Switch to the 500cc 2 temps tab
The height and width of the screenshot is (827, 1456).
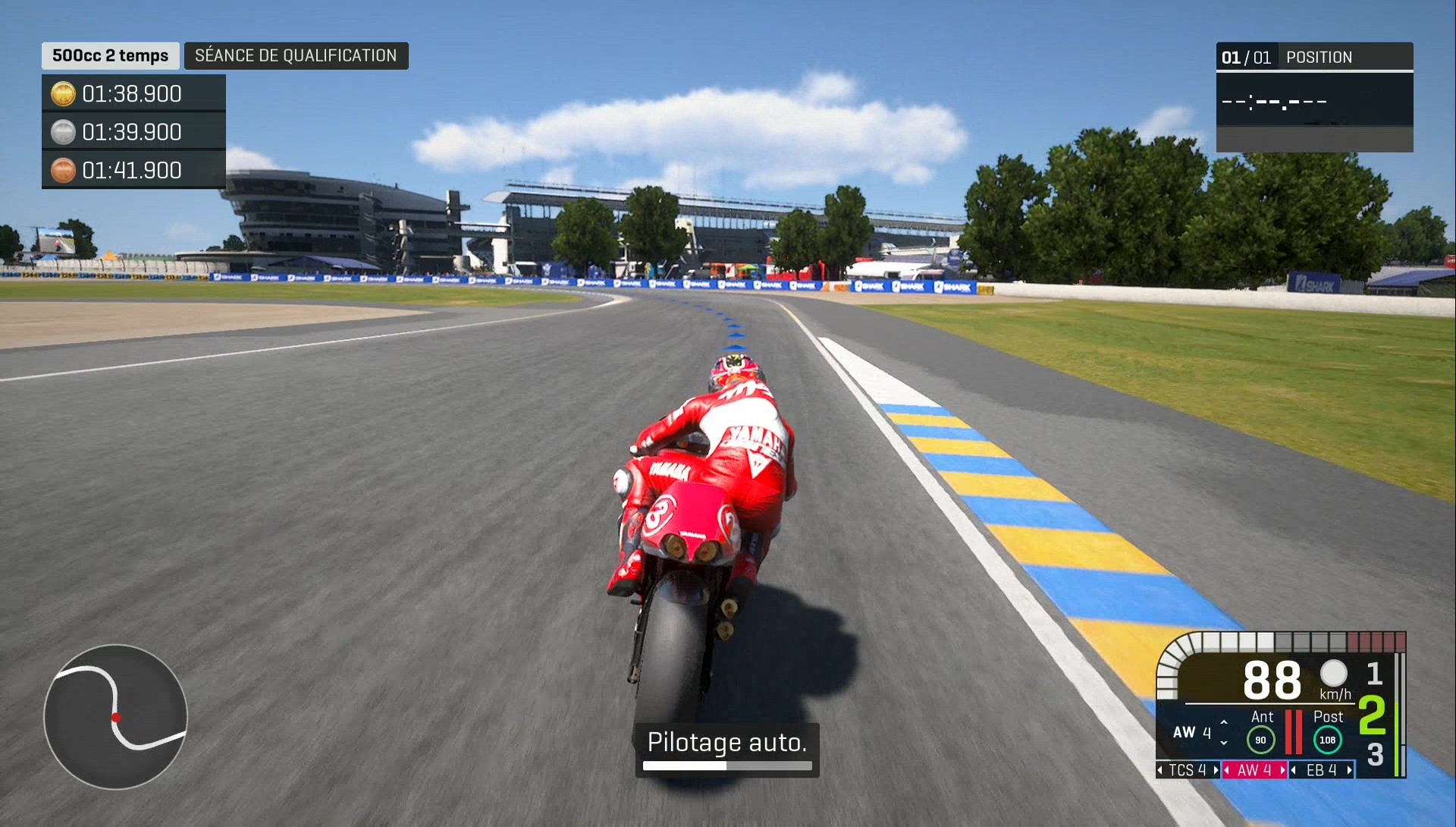[109, 55]
